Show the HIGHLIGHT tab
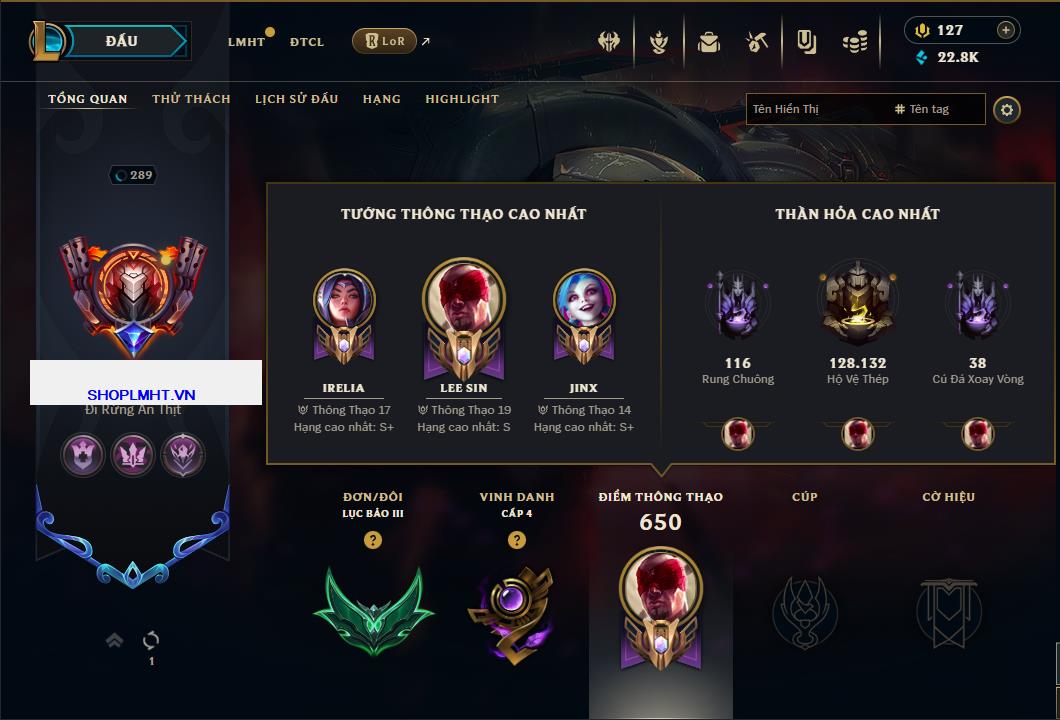This screenshot has width=1060, height=720. click(x=462, y=99)
